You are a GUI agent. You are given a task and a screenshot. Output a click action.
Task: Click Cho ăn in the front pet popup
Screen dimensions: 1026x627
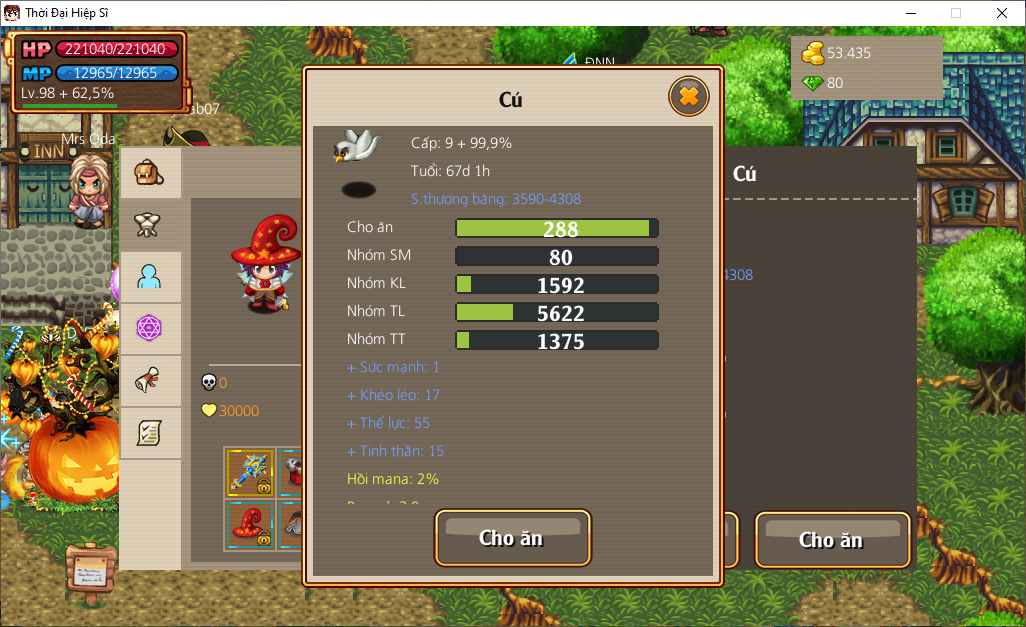point(512,538)
